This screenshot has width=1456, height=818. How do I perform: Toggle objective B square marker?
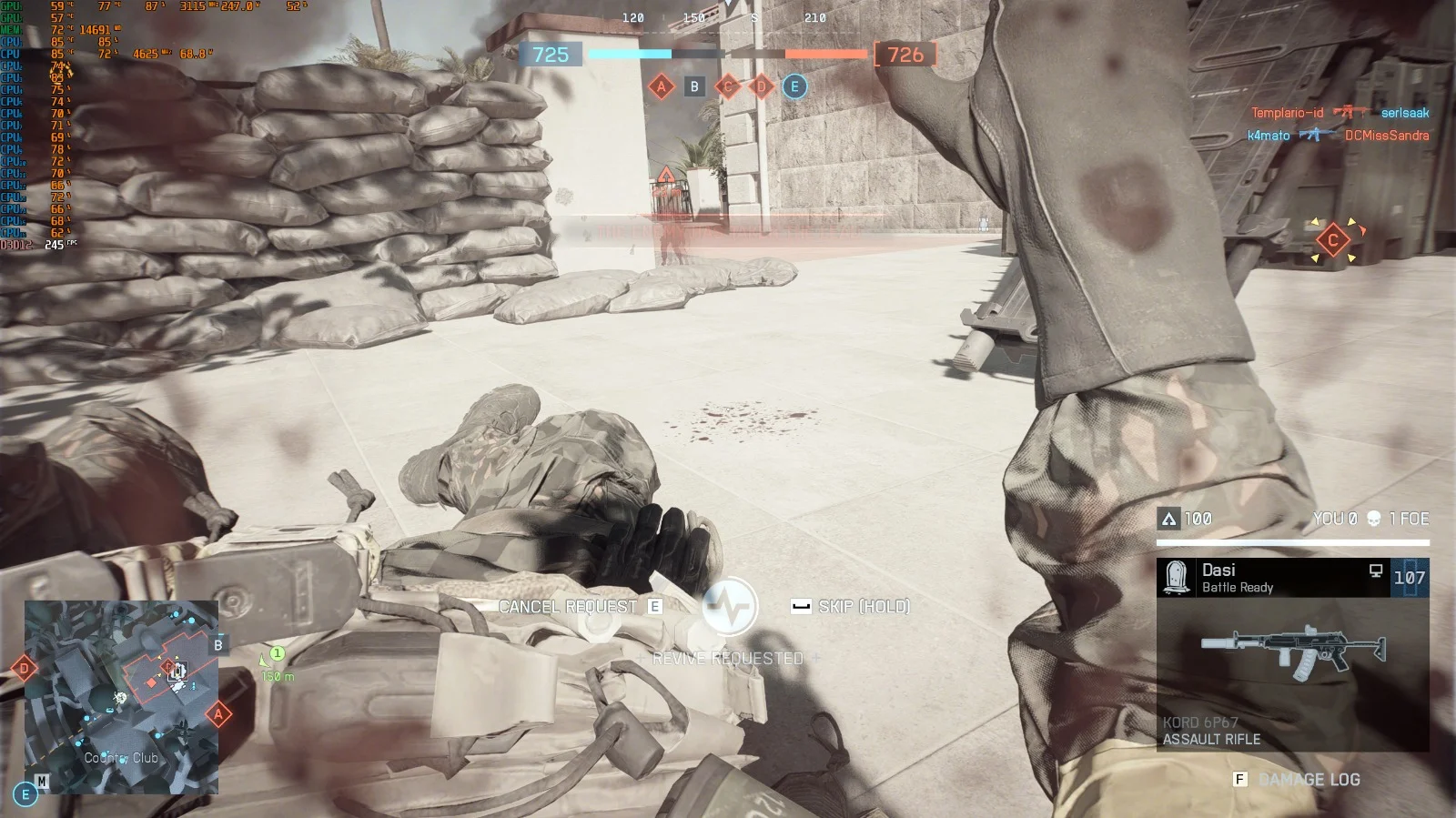pos(695,86)
